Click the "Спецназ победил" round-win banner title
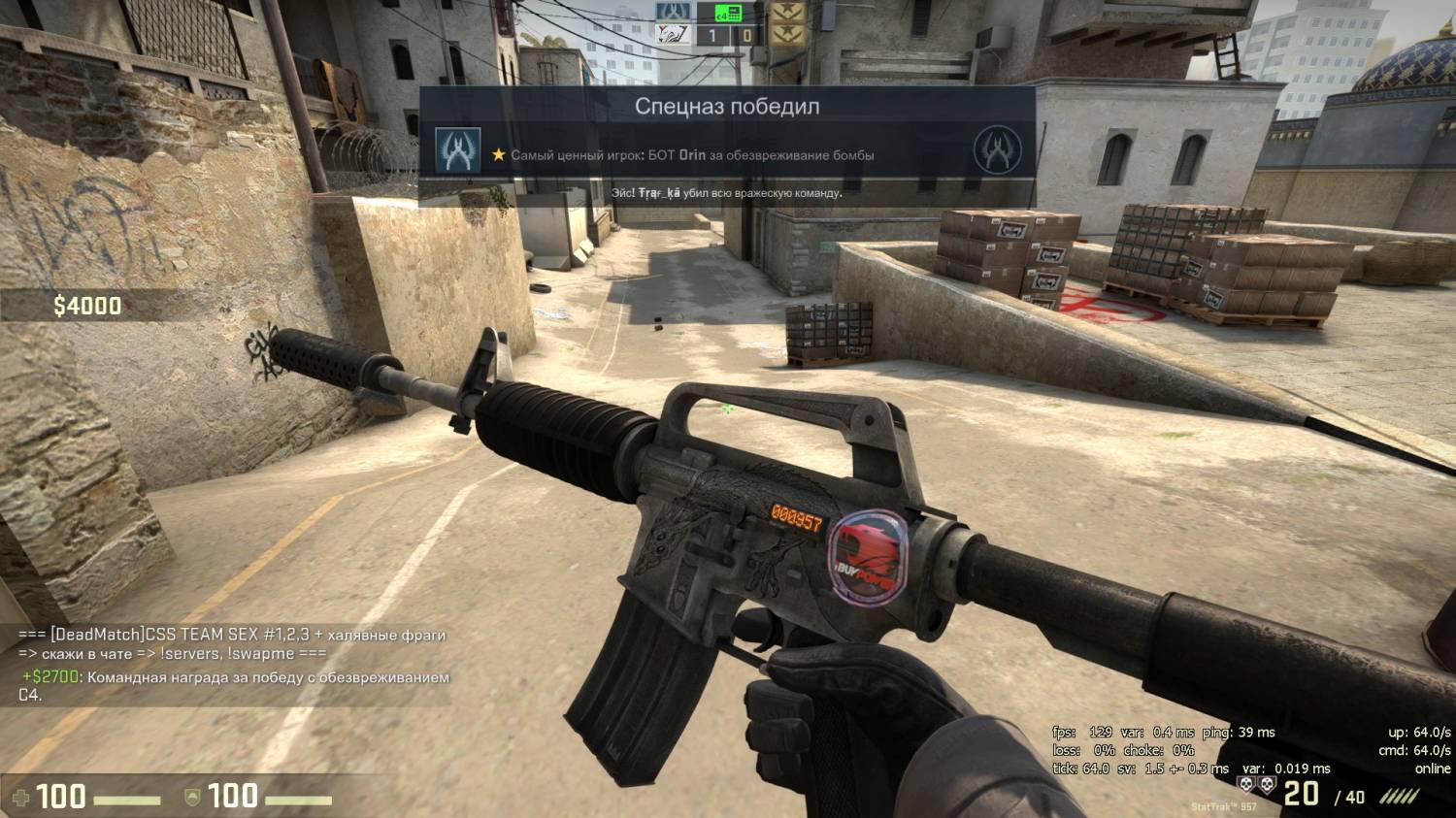The image size is (1456, 818). point(727,106)
